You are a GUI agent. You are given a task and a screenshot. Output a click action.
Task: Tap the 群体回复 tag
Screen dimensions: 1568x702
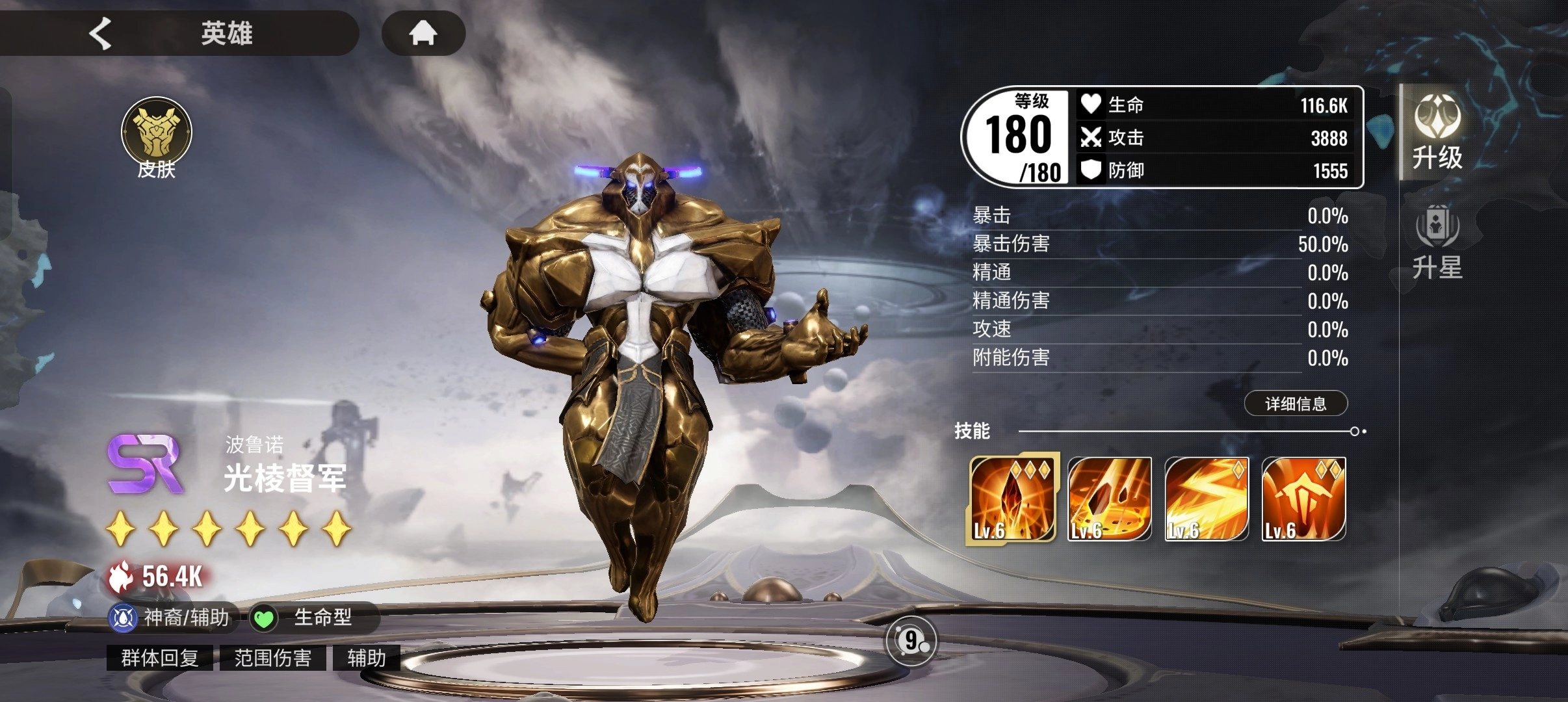[x=160, y=658]
